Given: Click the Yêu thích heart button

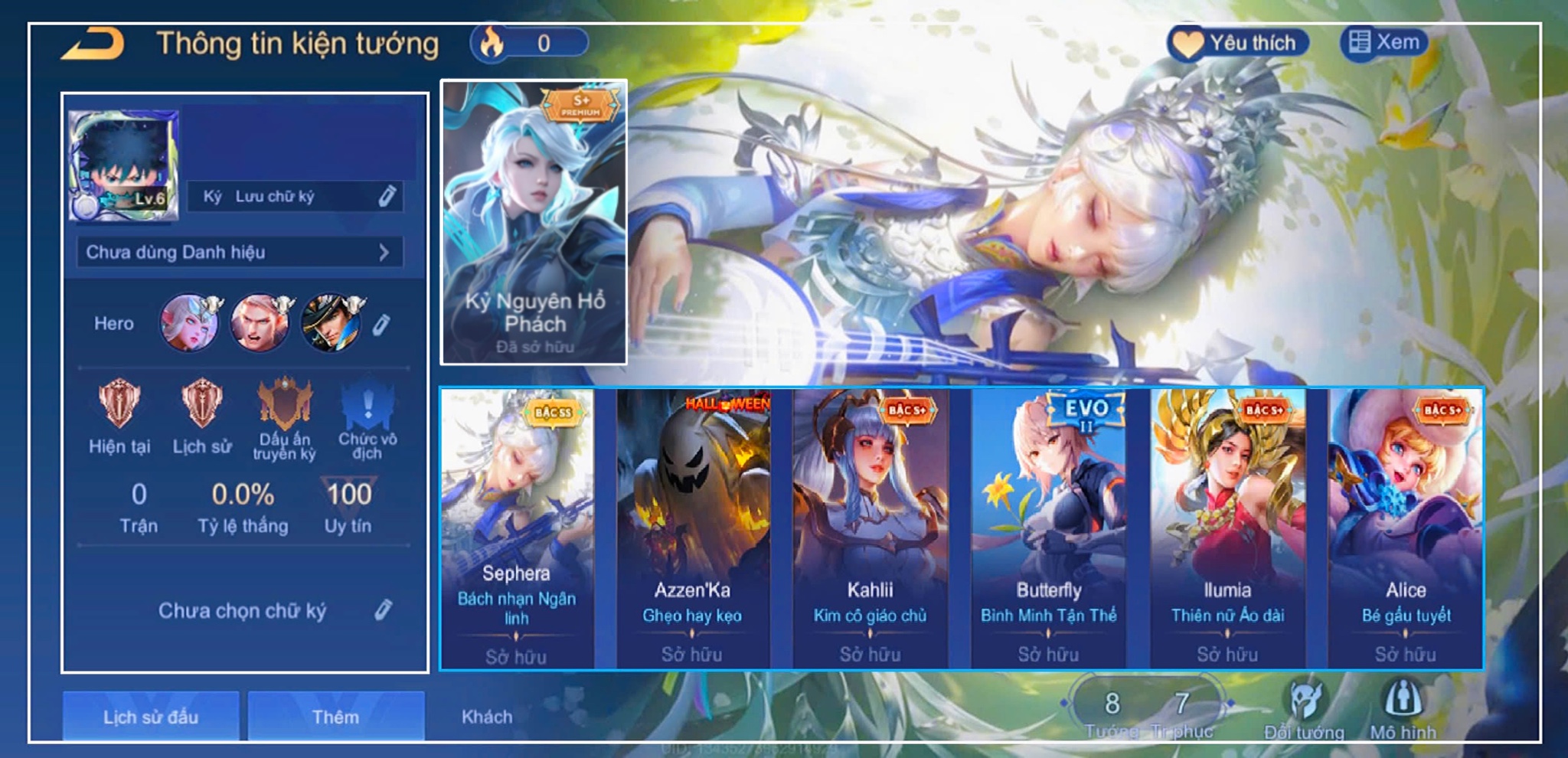Looking at the screenshot, I should click(1237, 43).
